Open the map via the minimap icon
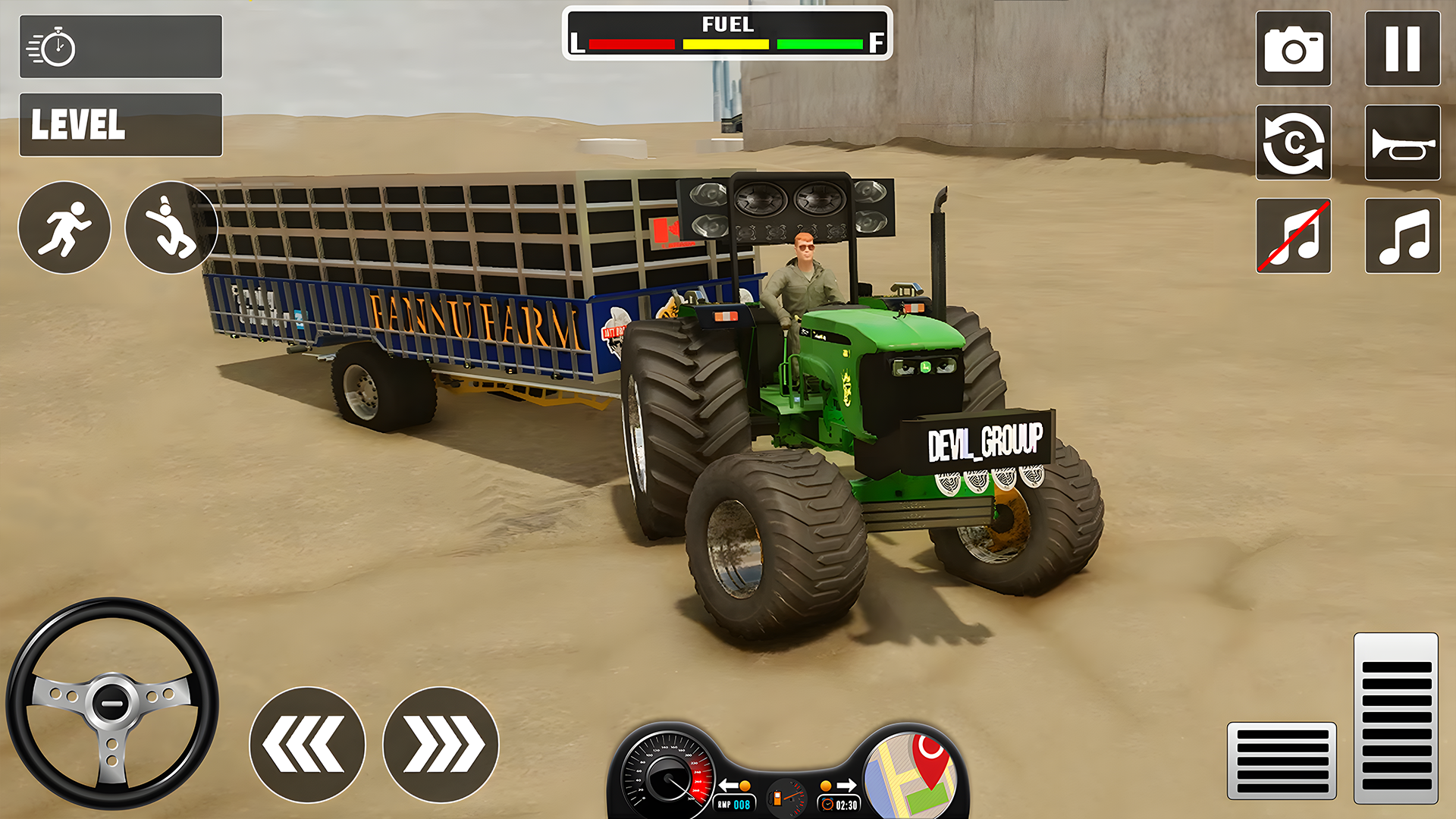This screenshot has height=819, width=1456. coord(908,773)
